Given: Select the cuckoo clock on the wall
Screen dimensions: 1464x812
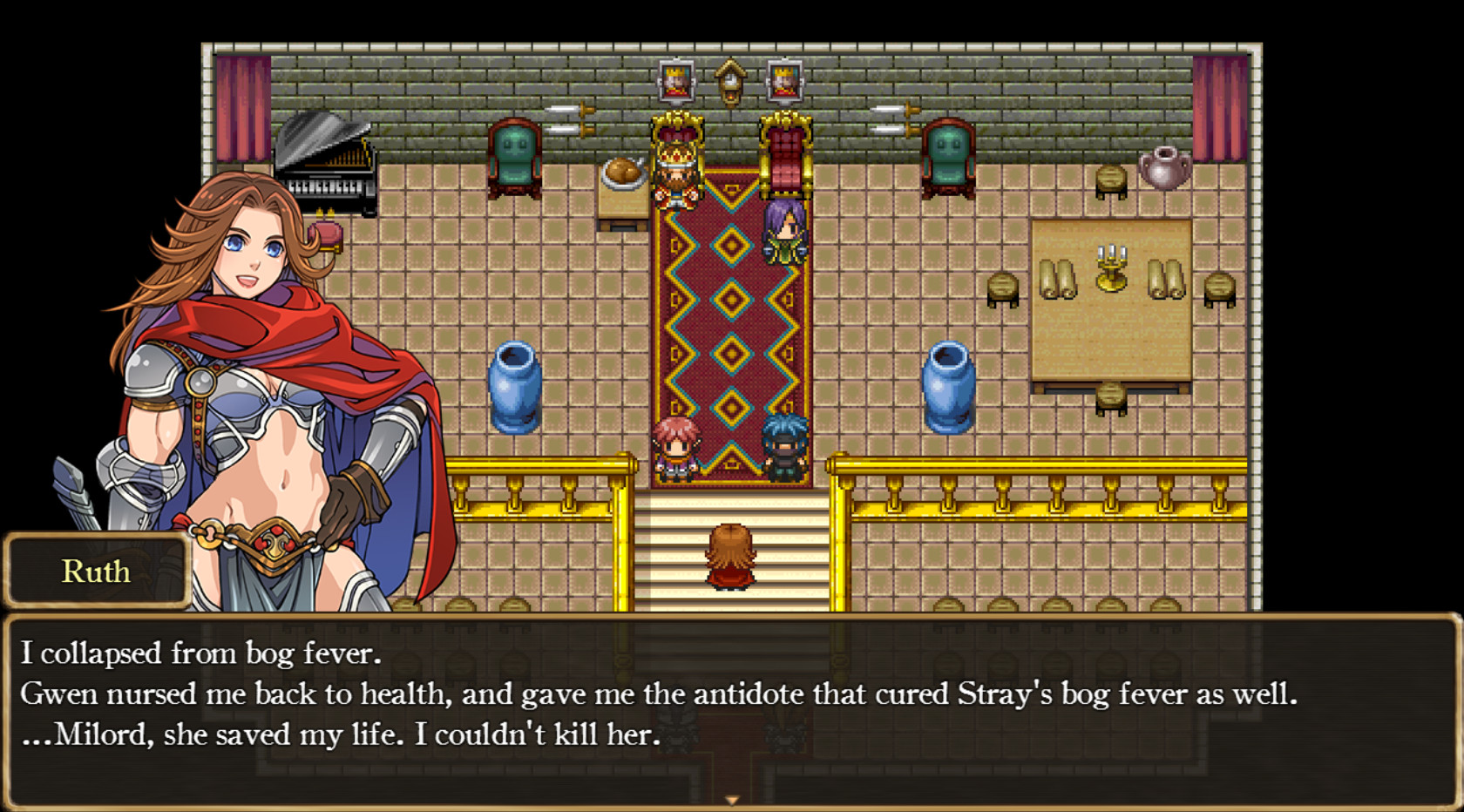Looking at the screenshot, I should [729, 83].
